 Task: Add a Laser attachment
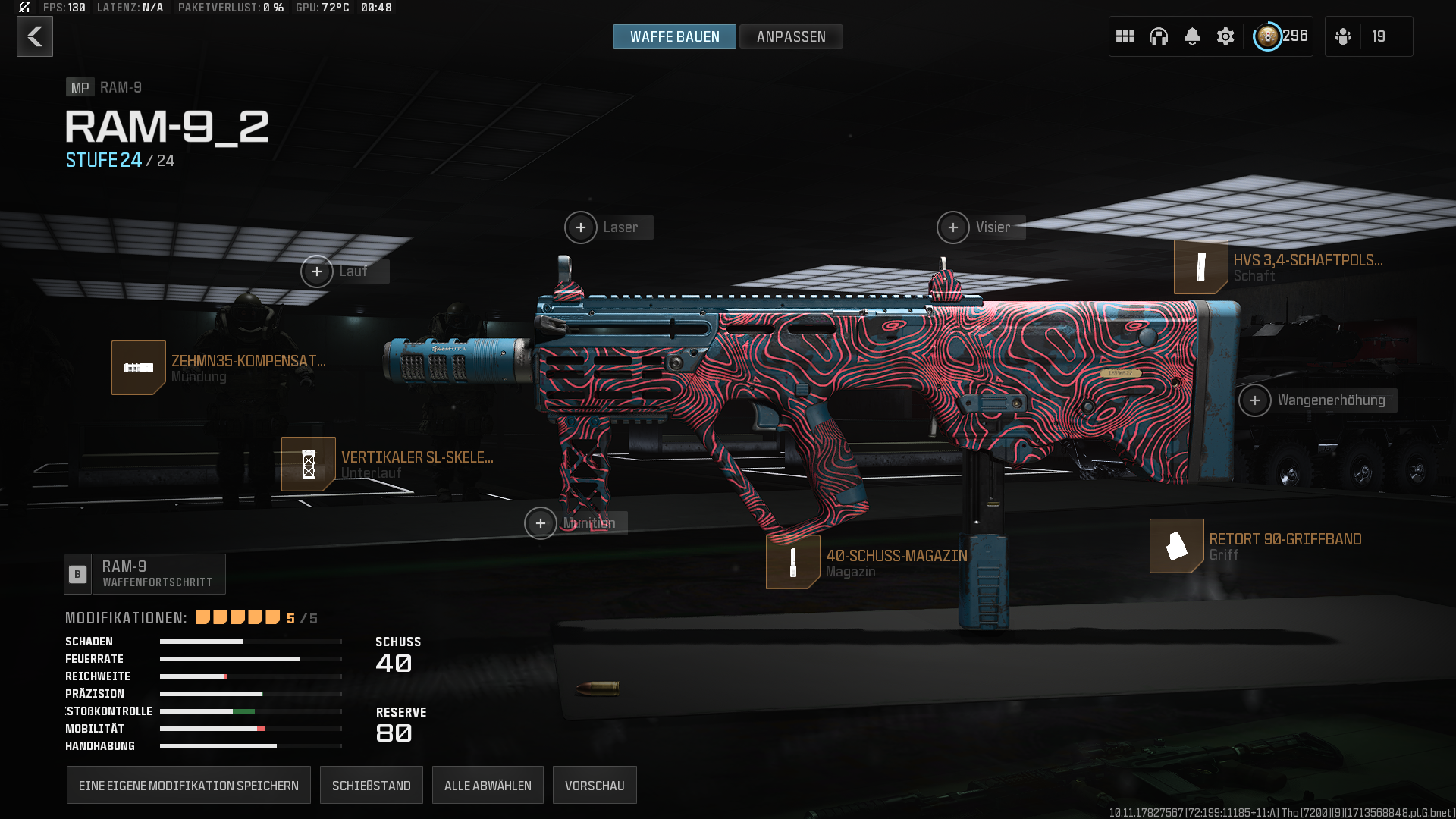point(581,227)
